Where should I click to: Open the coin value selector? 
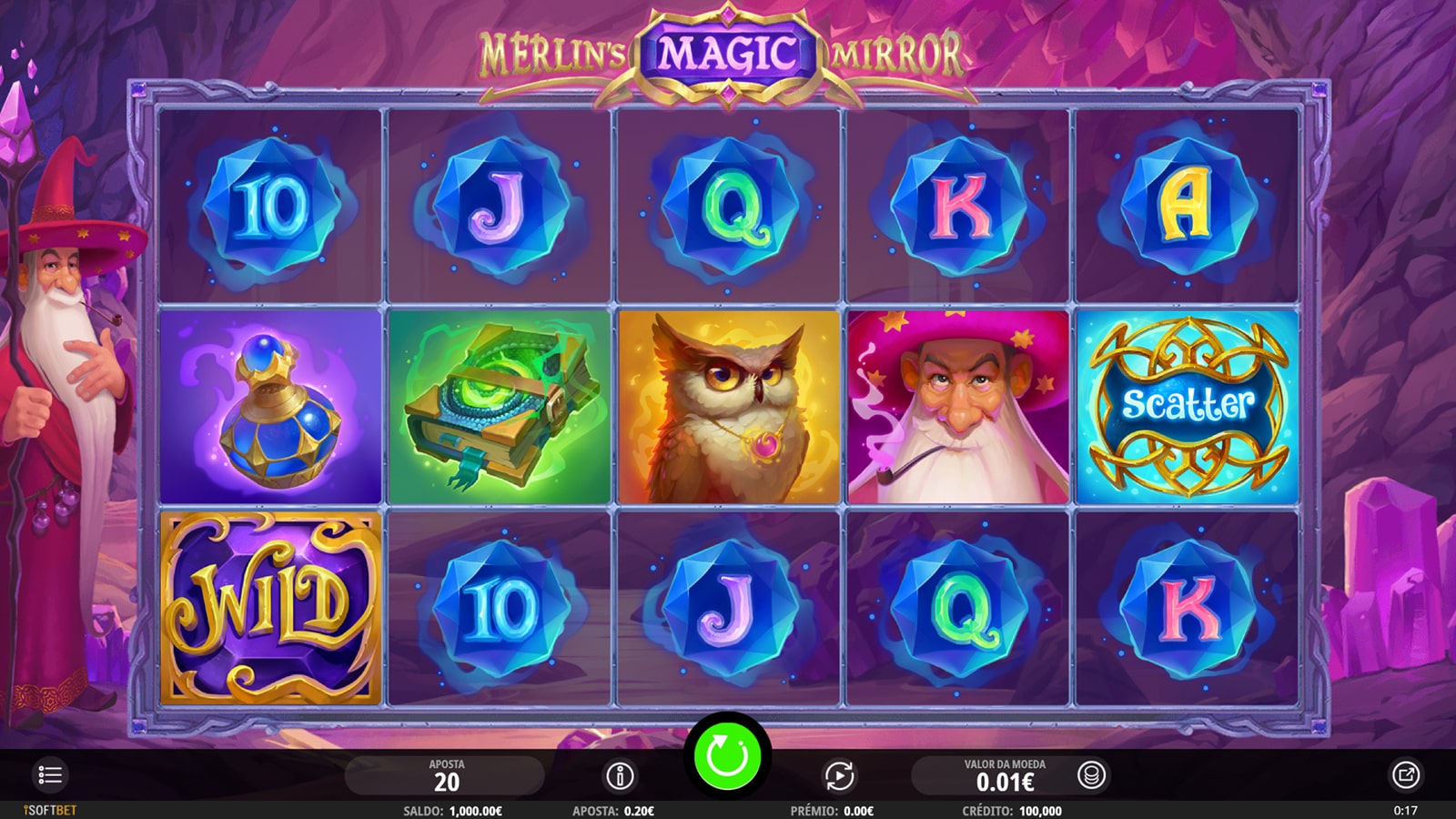pyautogui.click(x=1091, y=776)
